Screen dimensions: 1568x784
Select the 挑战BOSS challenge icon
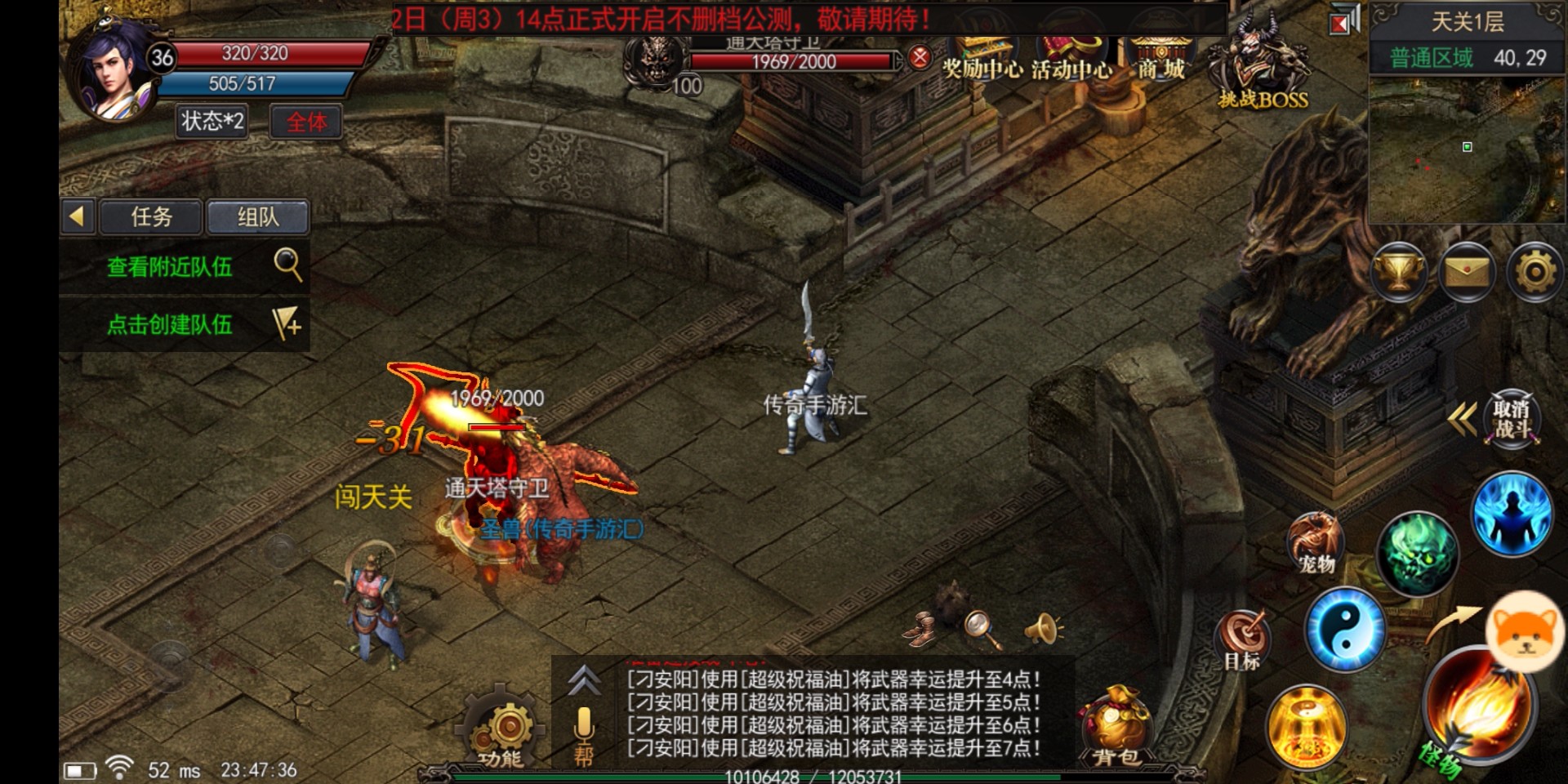tap(1261, 65)
